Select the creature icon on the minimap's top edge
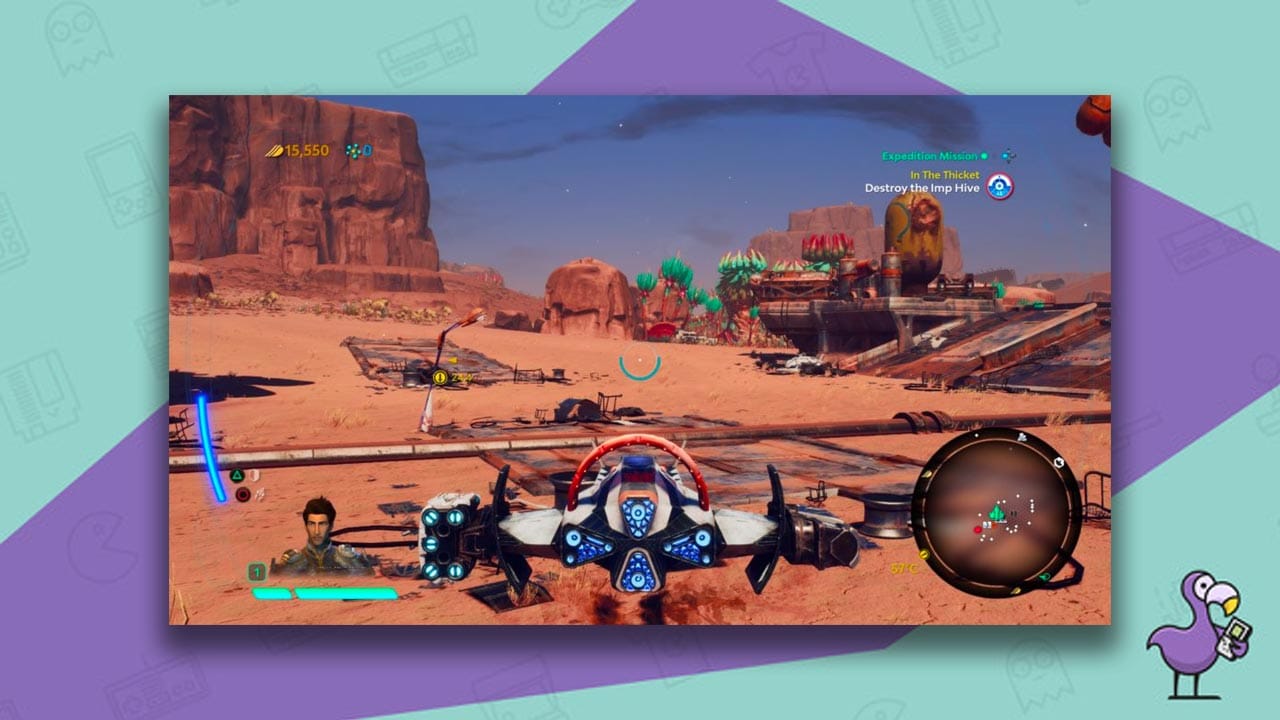 pos(1020,438)
